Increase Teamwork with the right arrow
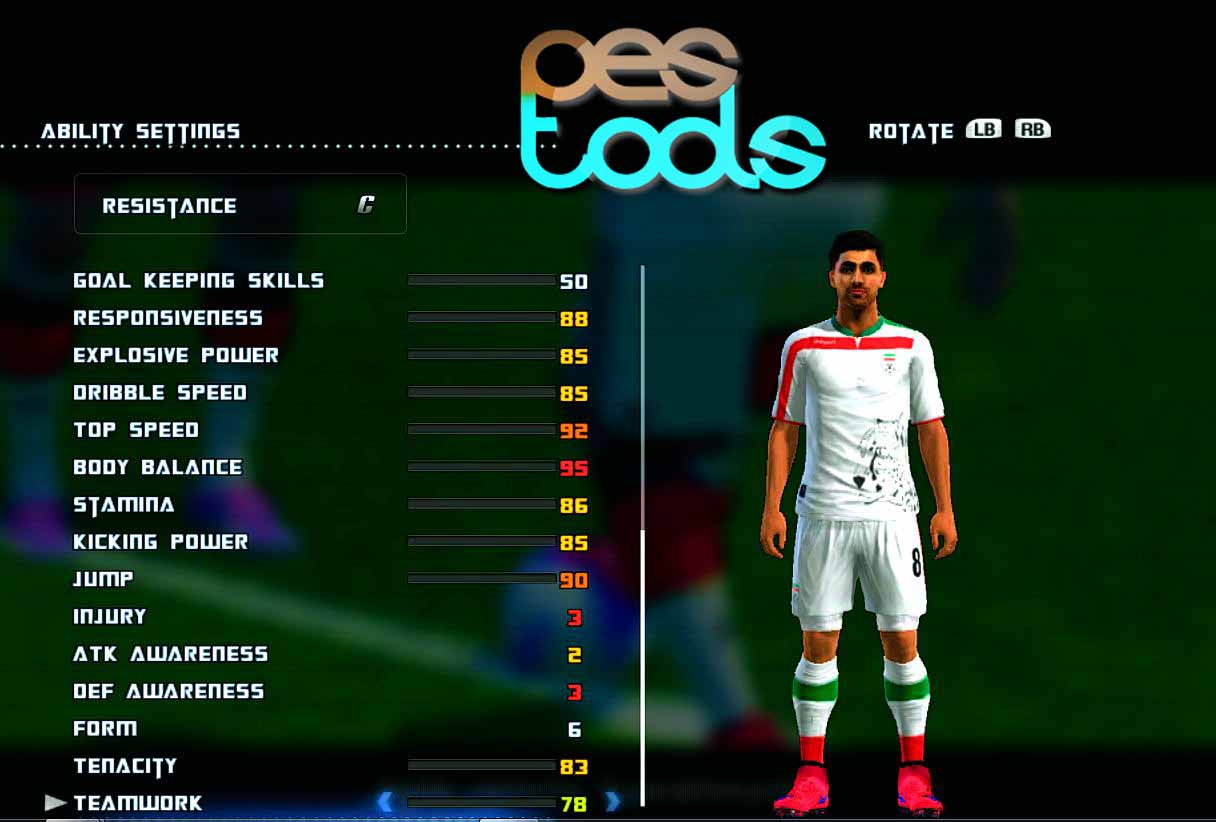 pos(613,802)
